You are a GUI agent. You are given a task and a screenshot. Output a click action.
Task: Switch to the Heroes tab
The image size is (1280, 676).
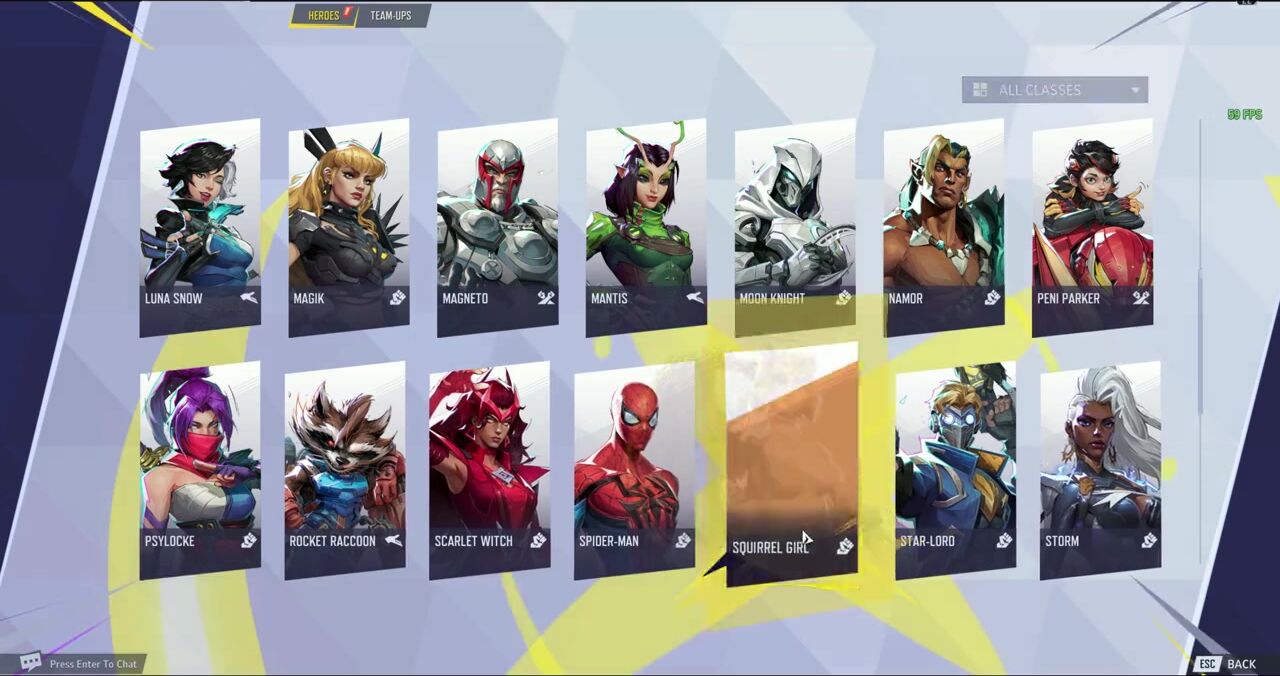(x=323, y=15)
